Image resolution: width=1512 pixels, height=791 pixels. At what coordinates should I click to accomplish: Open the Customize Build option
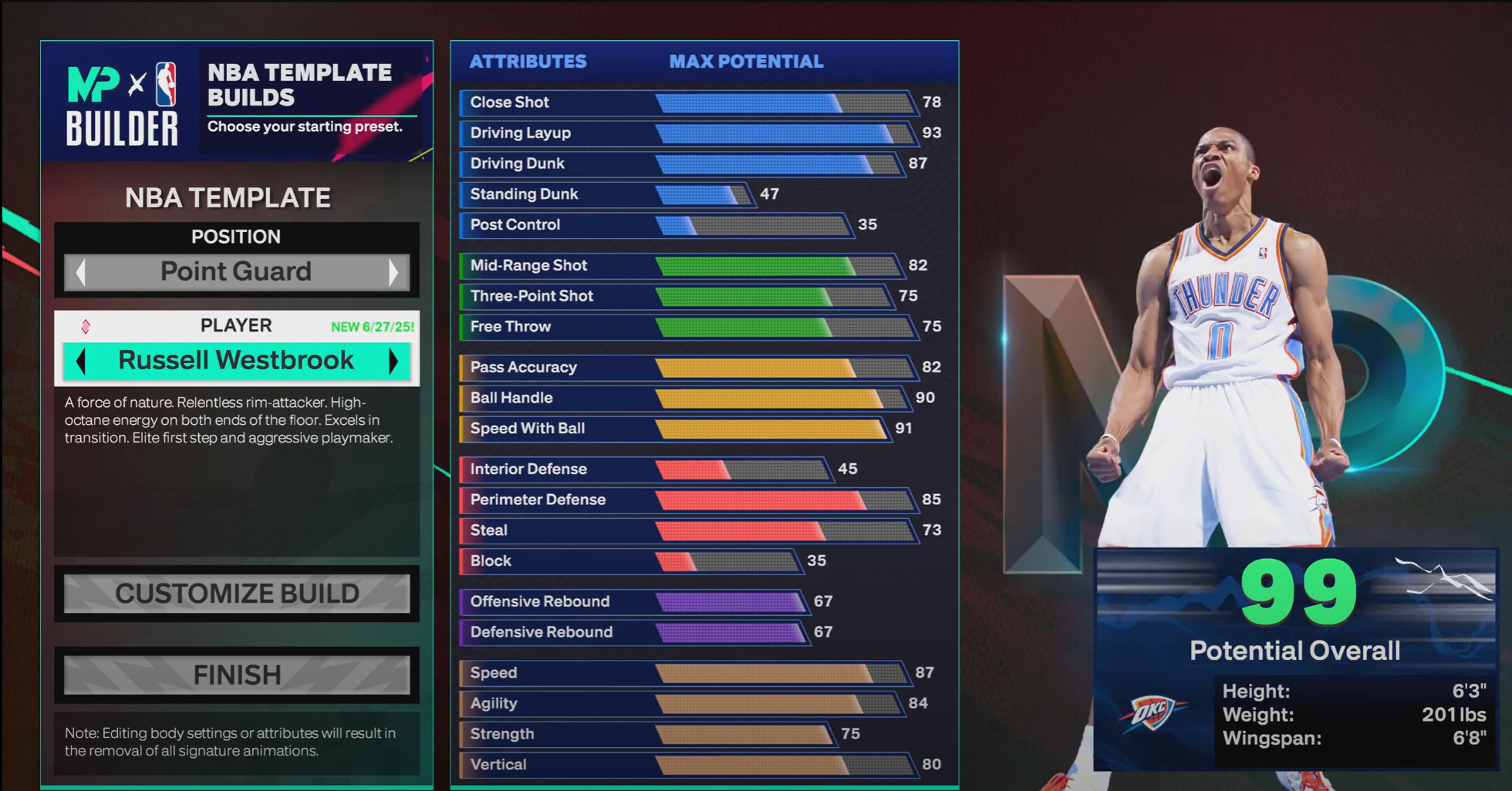pyautogui.click(x=237, y=594)
